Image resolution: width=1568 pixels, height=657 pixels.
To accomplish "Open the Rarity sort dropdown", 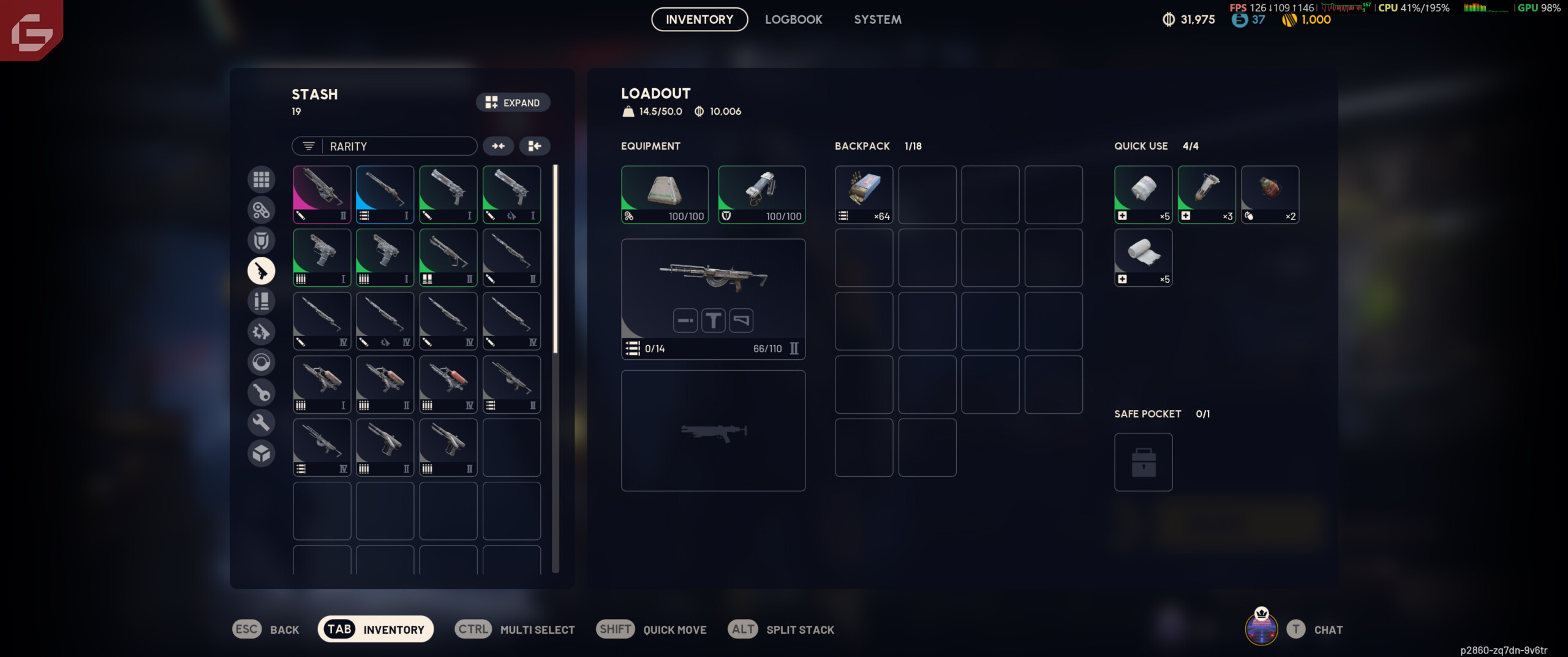I will 384,146.
